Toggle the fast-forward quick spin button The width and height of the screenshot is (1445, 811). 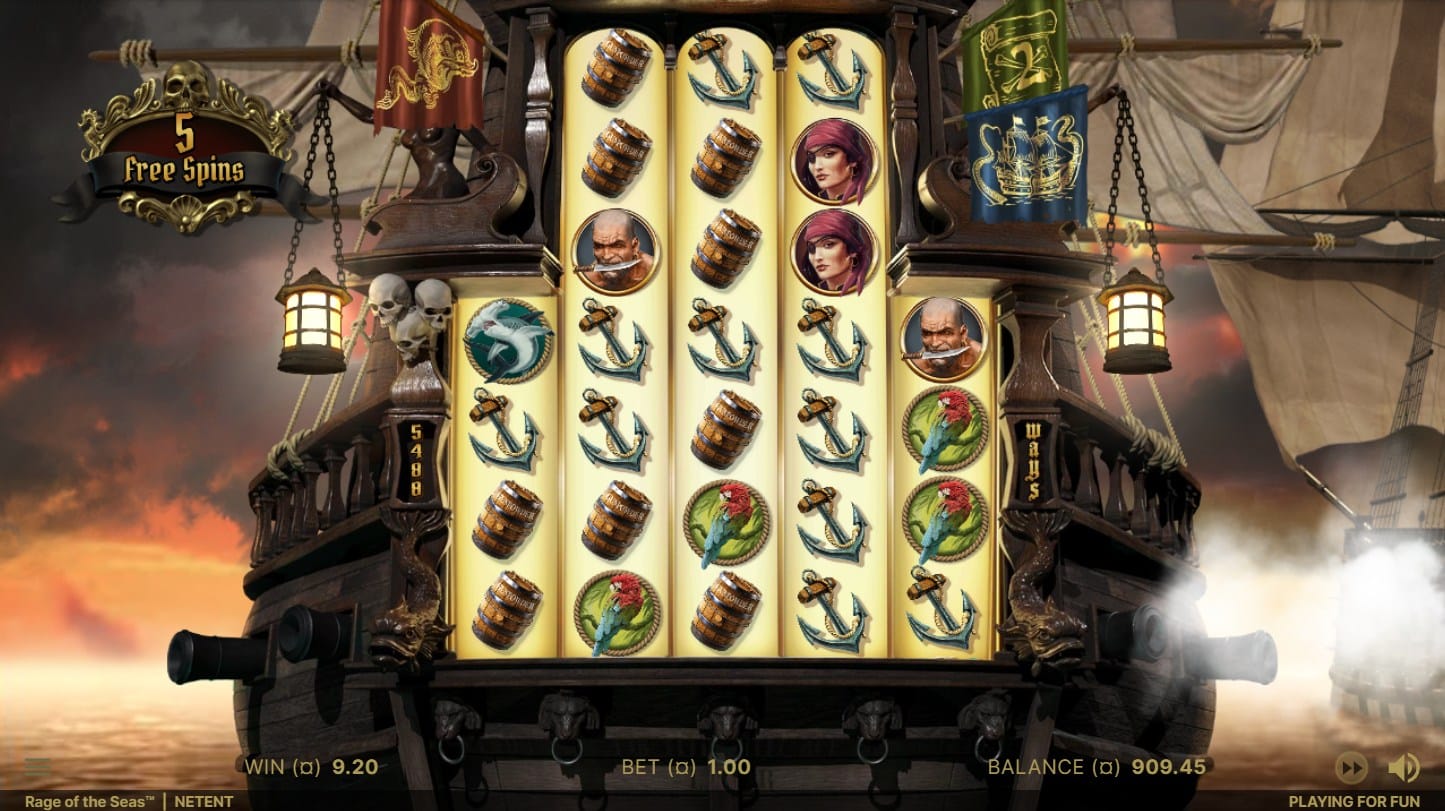[1351, 767]
